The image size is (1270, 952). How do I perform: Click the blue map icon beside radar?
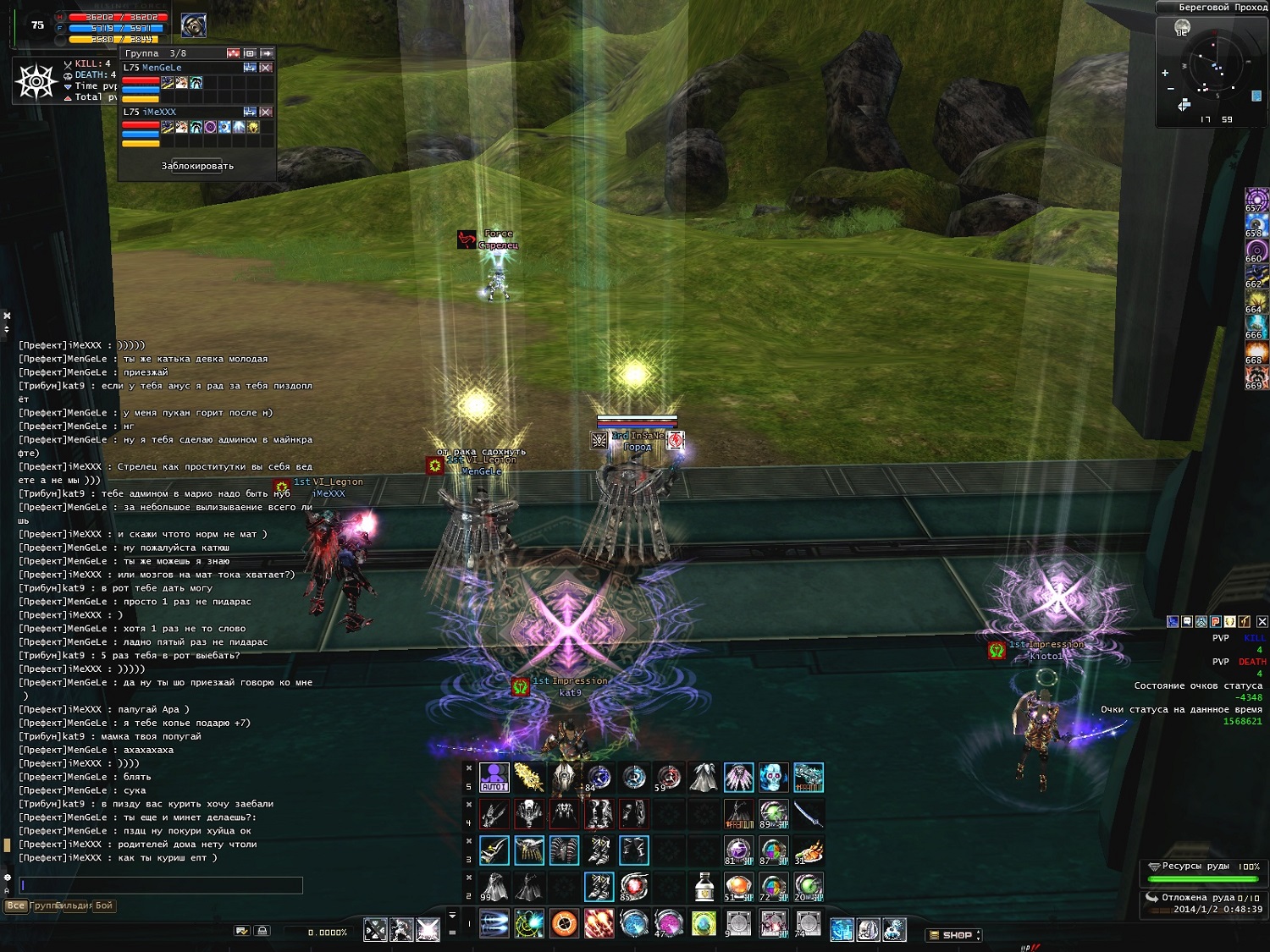point(1256,96)
